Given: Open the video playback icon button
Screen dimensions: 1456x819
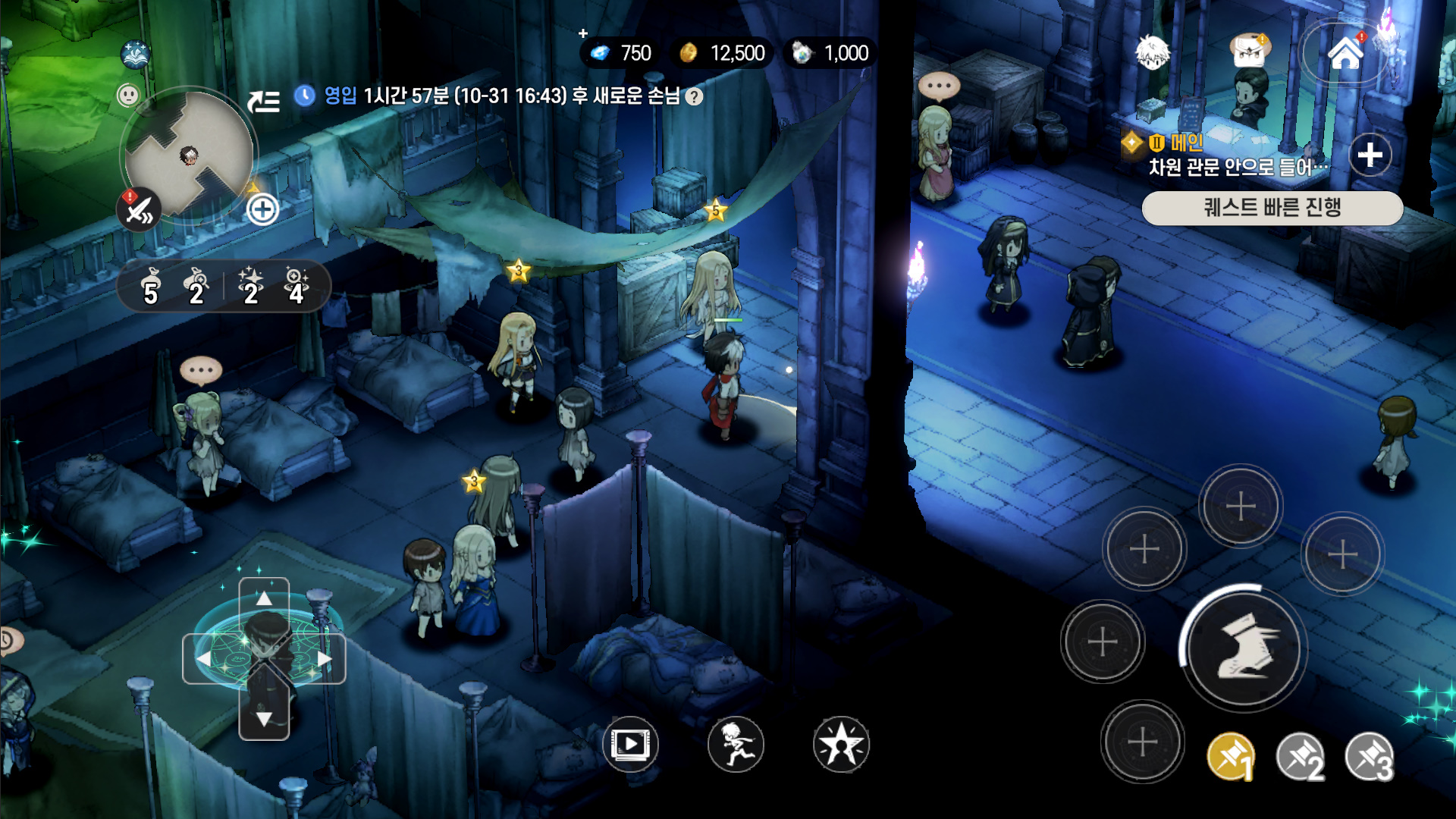Looking at the screenshot, I should point(630,744).
